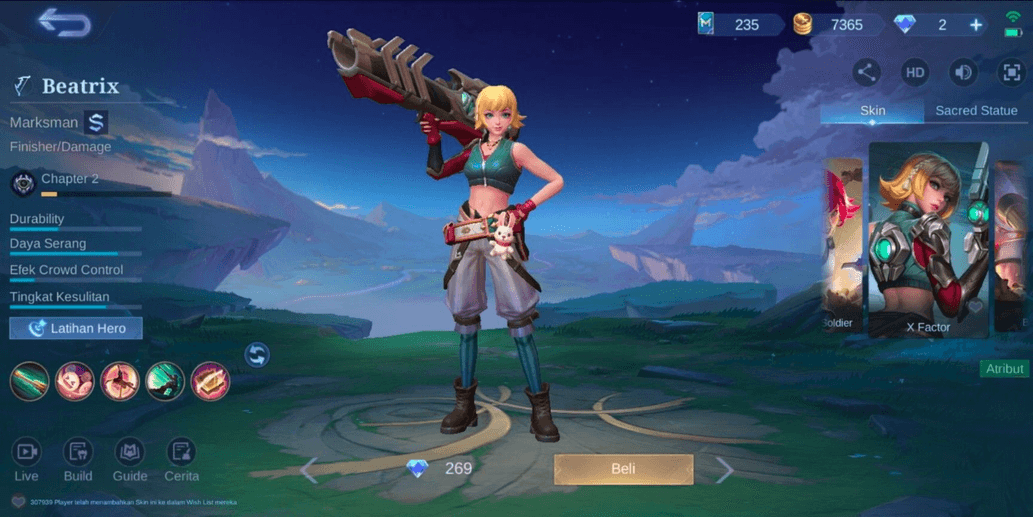Toggle HD display mode
The height and width of the screenshot is (517, 1033).
click(x=915, y=72)
